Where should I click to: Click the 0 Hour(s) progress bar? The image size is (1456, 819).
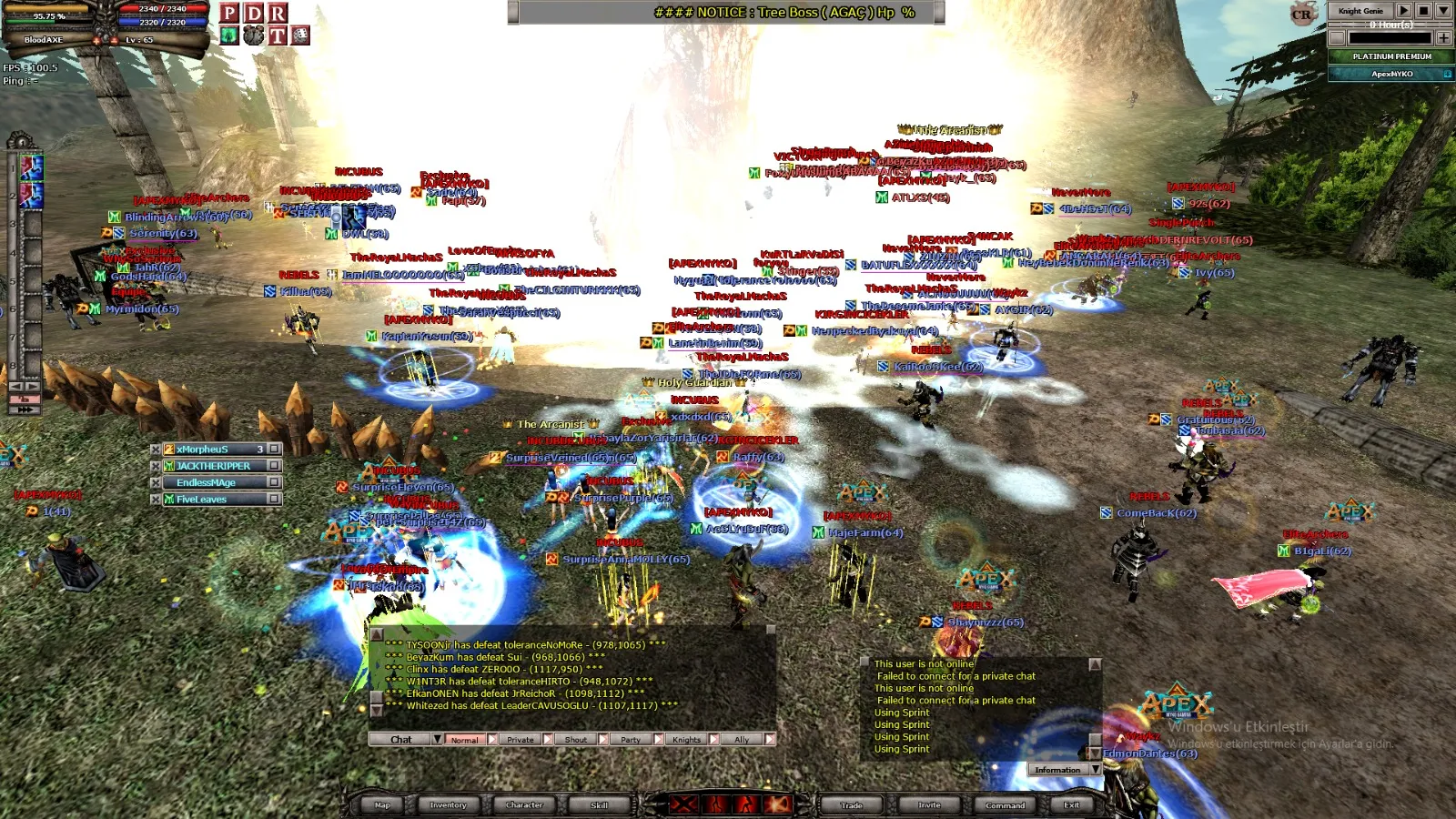coord(1390,25)
